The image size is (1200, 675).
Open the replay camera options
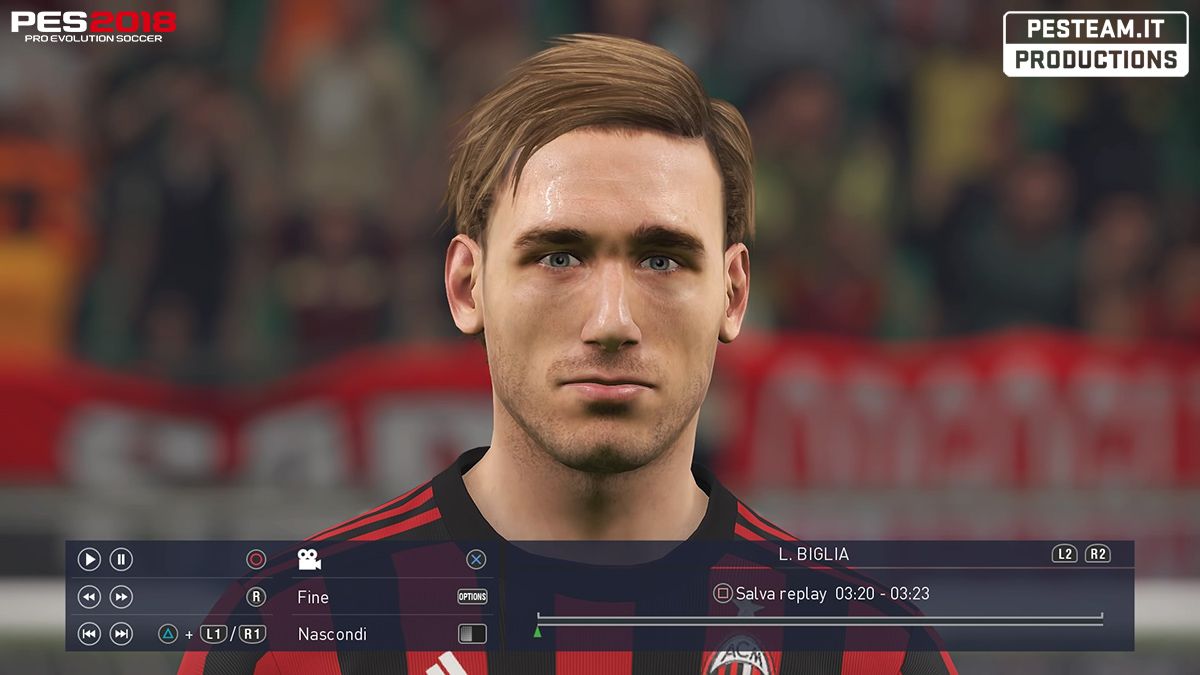click(309, 560)
